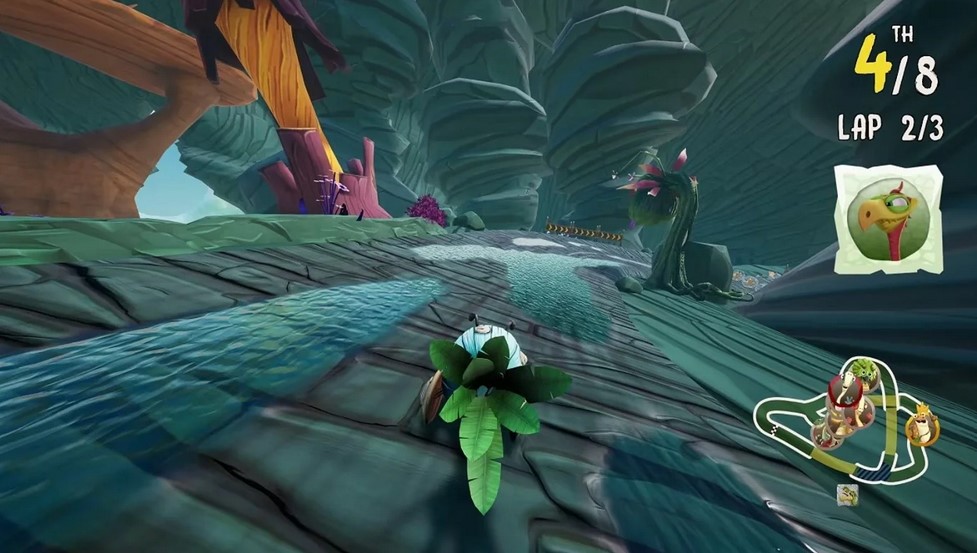The height and width of the screenshot is (553, 977).
Task: Click the green spiky racer minimap marker
Action: 865,374
